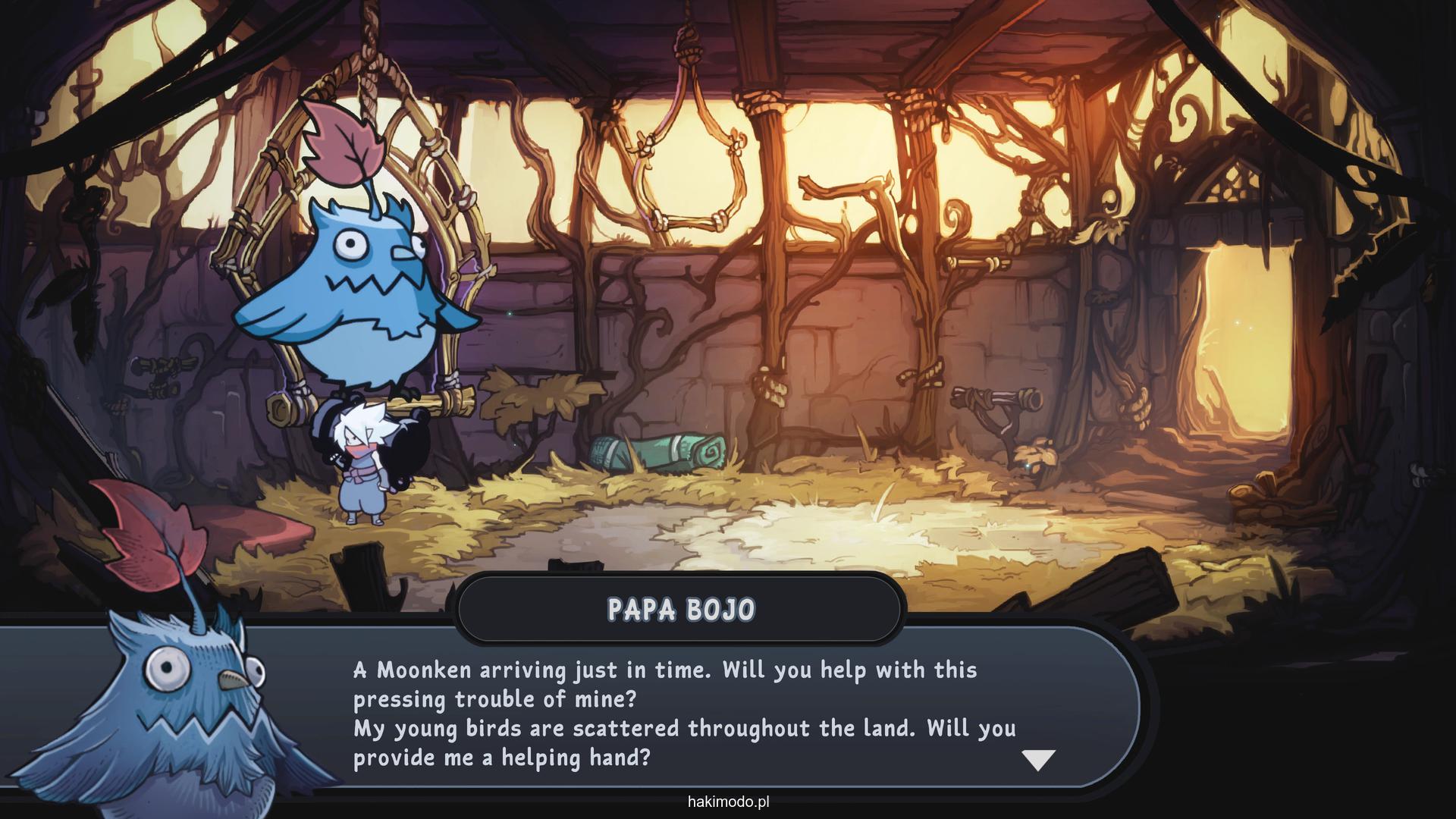Advance dialogue with the white down arrow

(1038, 759)
